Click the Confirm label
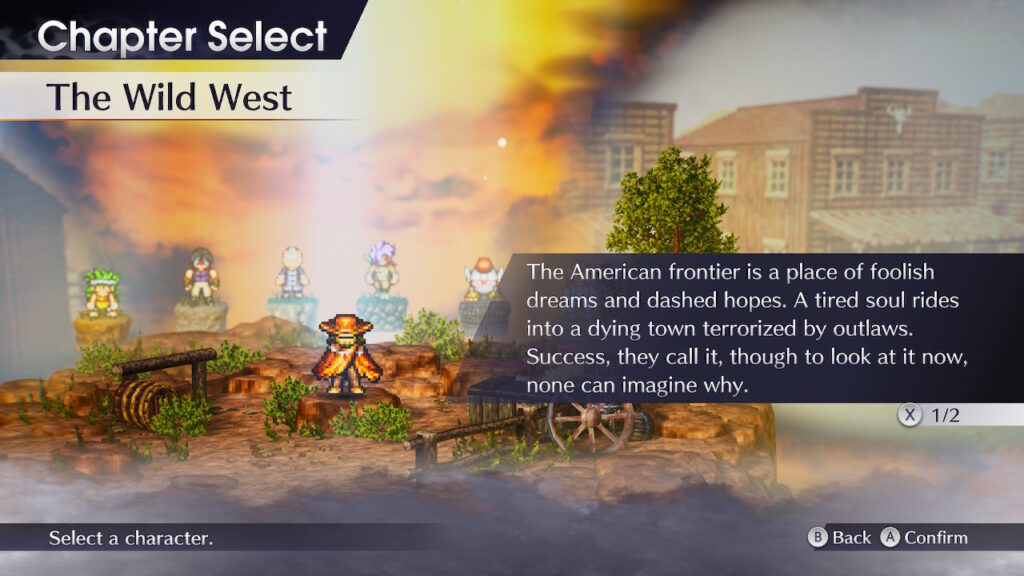 click(x=935, y=538)
